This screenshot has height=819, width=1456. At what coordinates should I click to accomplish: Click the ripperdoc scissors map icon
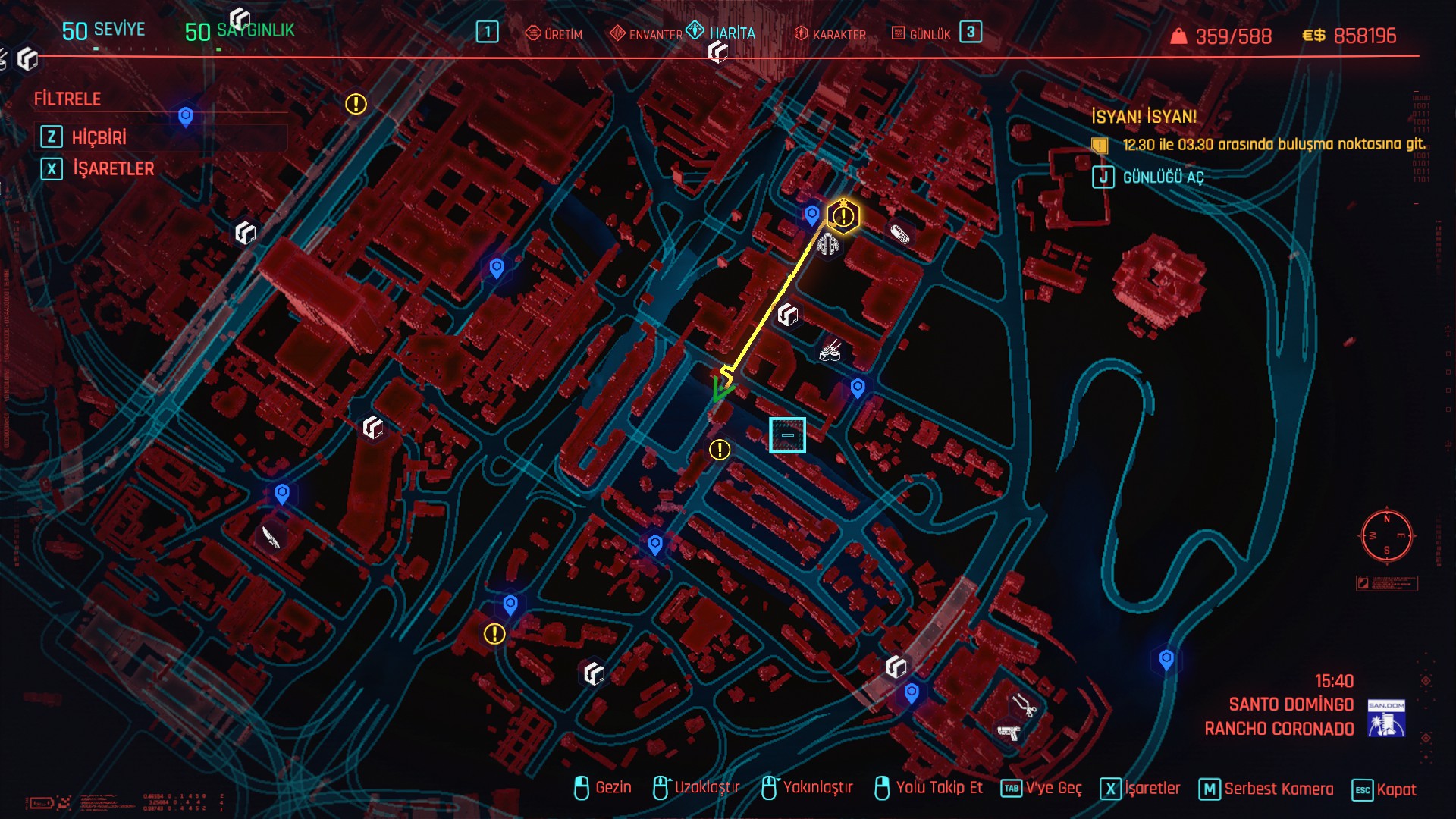pyautogui.click(x=1025, y=705)
